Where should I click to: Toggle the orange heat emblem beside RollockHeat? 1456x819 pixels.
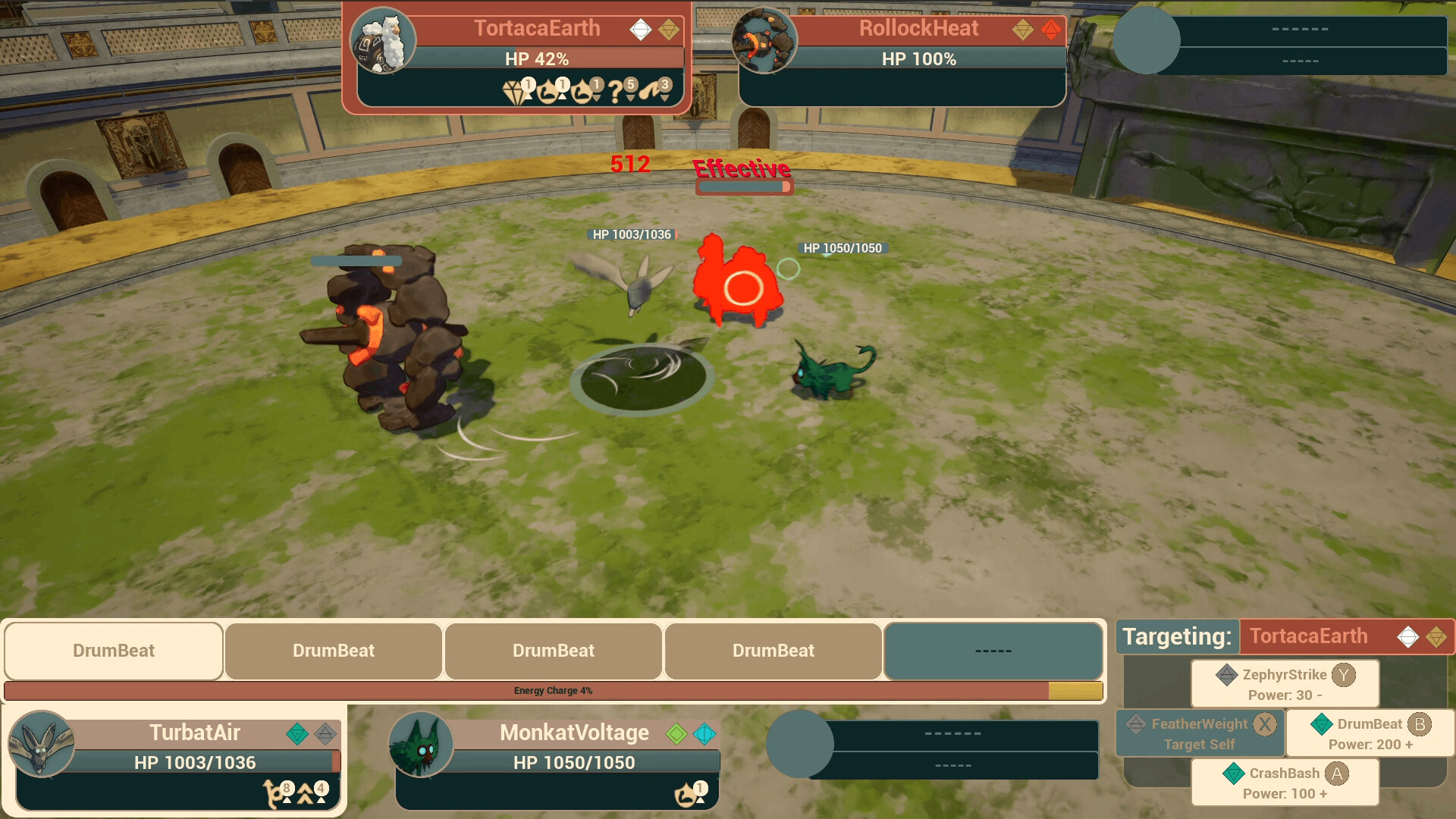pos(1050,28)
